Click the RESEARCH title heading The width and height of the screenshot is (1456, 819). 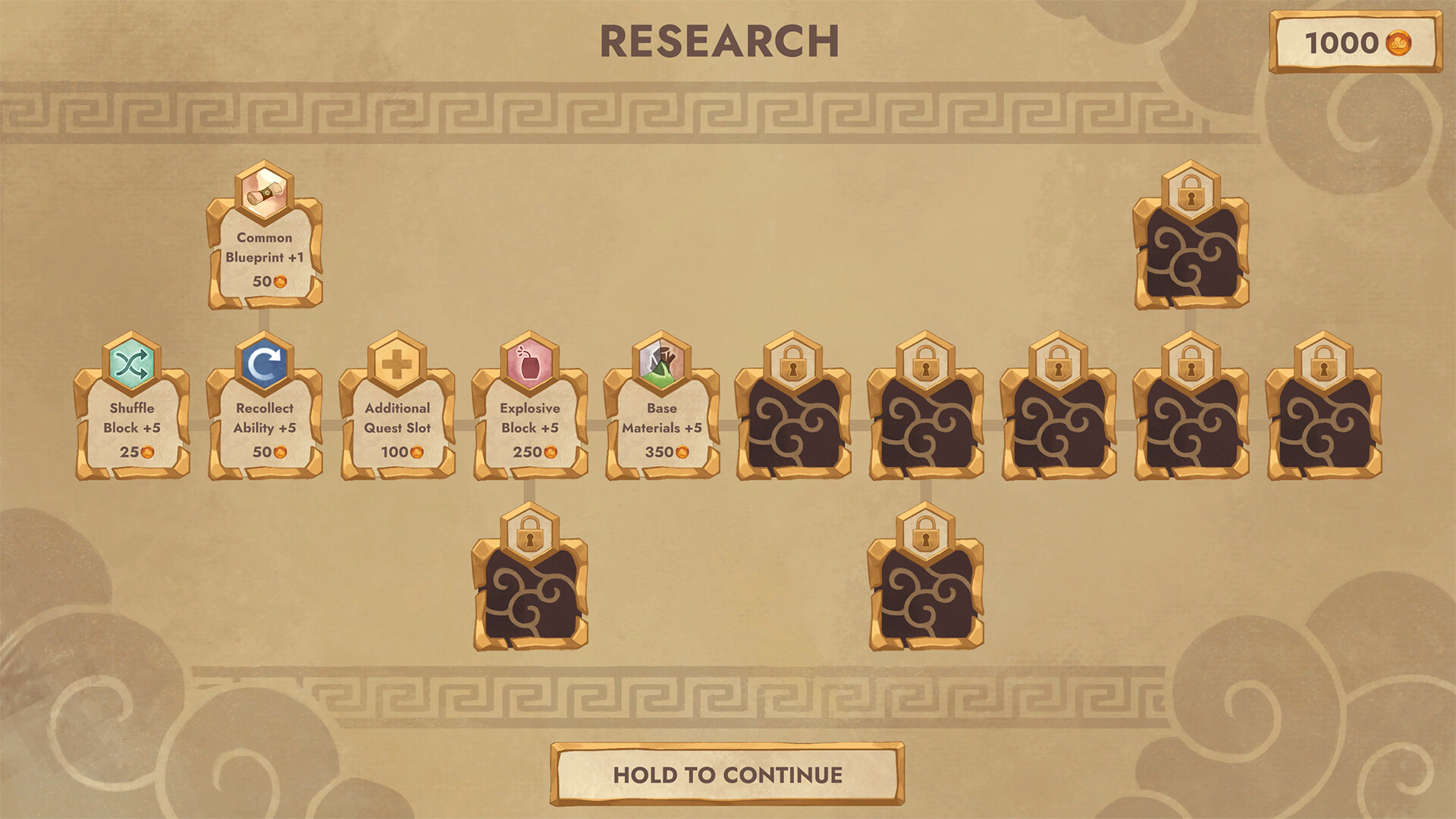[x=719, y=42]
